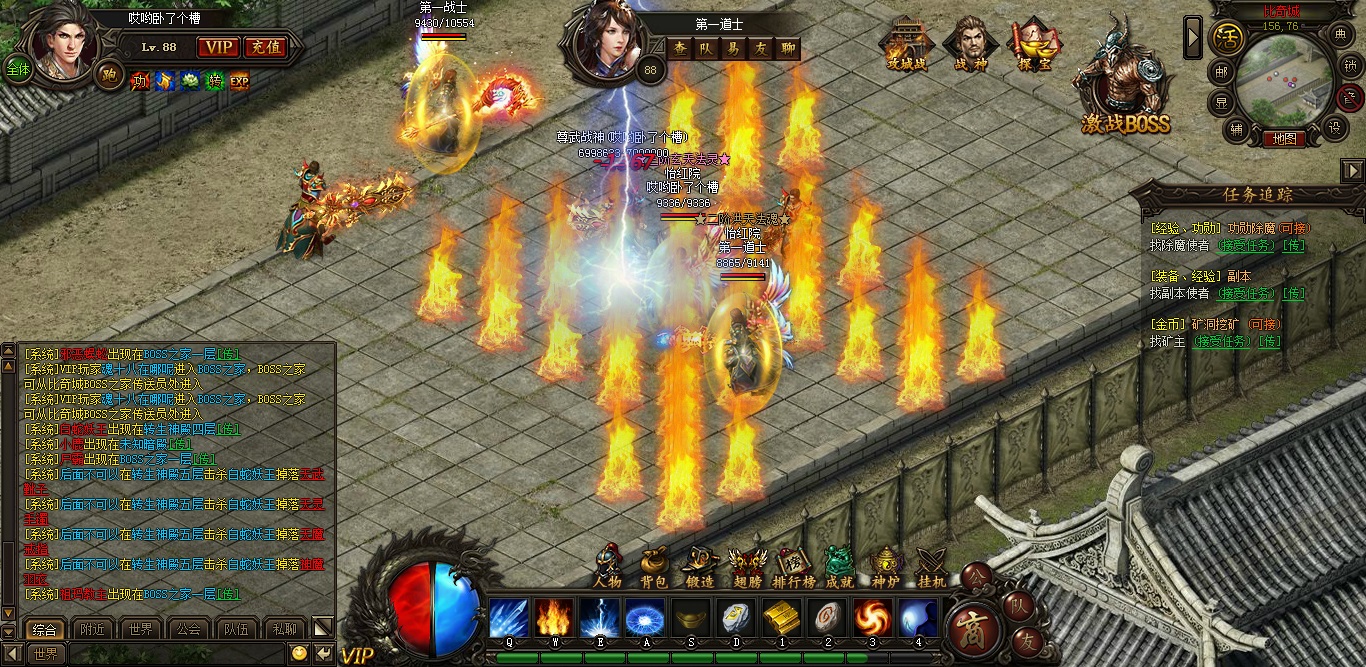Activate the fire wall skill on W
Viewport: 1366px width, 667px height.
click(x=553, y=618)
